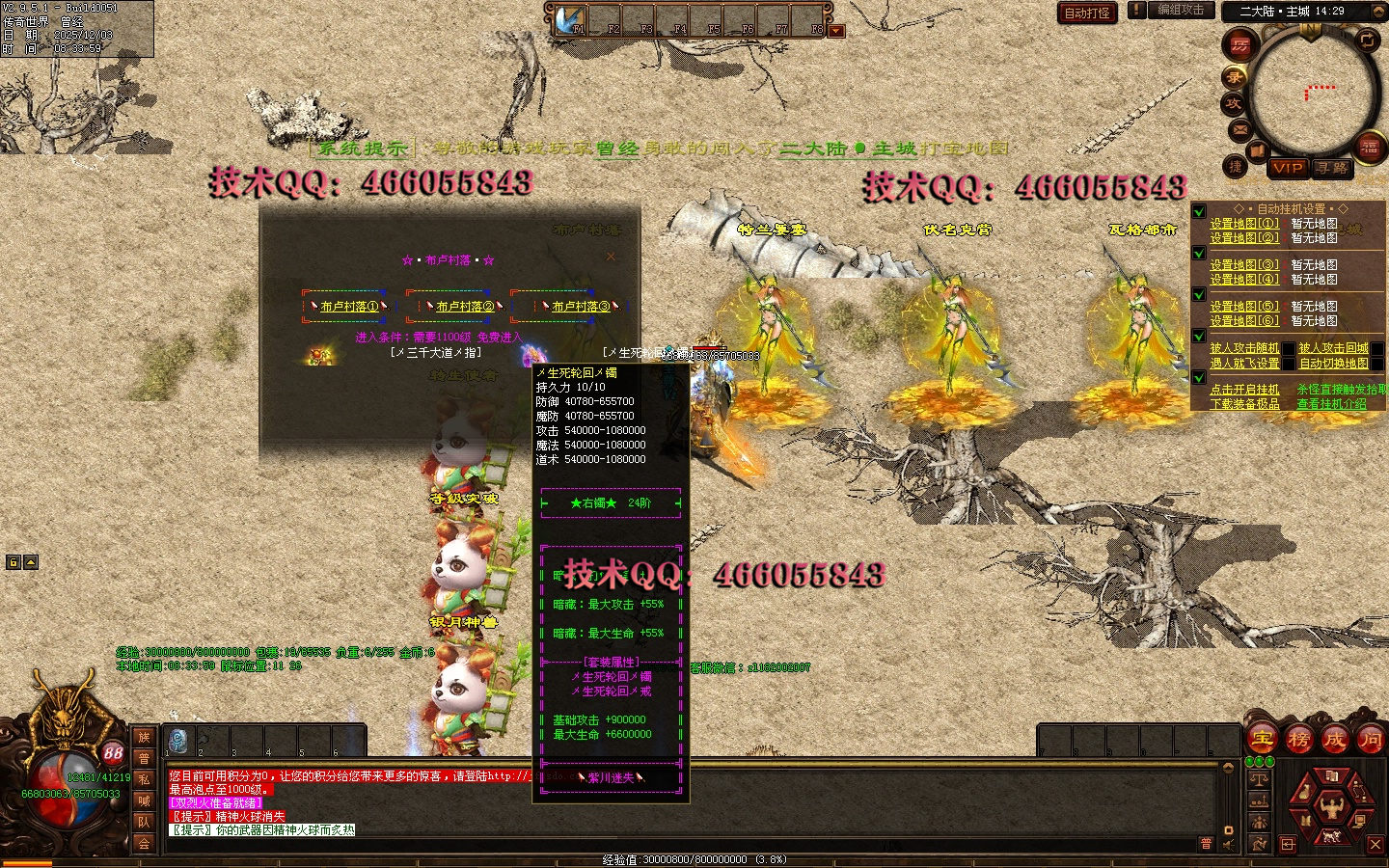Viewport: 1389px width, 868px height.
Task: Choose 设置地图[③] auto-hunt map link
Action: click(x=1244, y=265)
